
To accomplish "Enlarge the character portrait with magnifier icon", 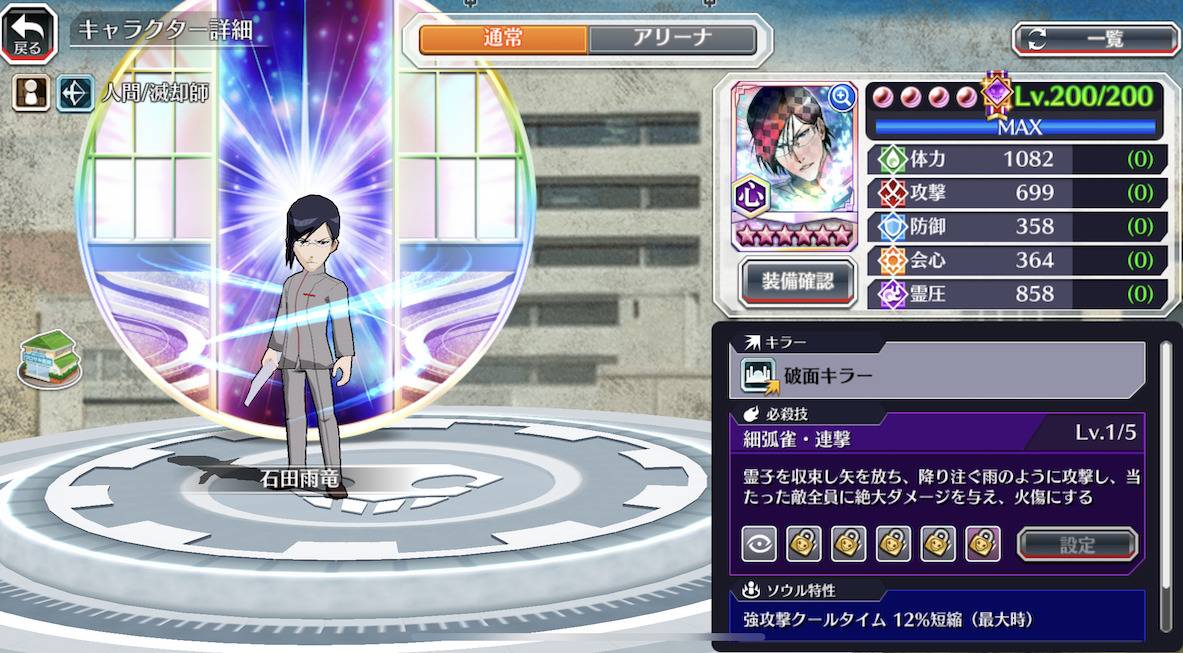I will 842,96.
